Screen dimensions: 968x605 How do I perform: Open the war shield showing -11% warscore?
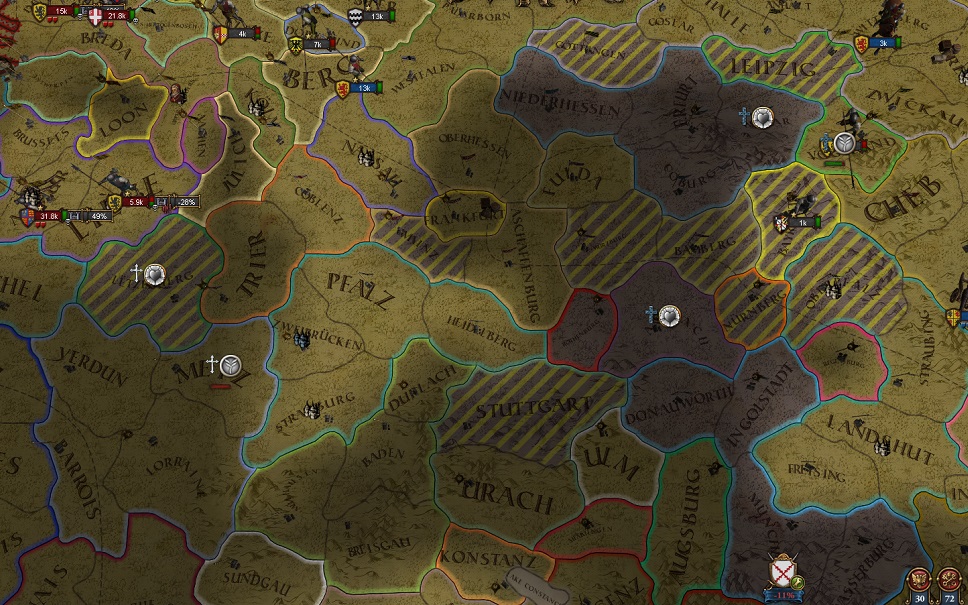click(x=780, y=573)
